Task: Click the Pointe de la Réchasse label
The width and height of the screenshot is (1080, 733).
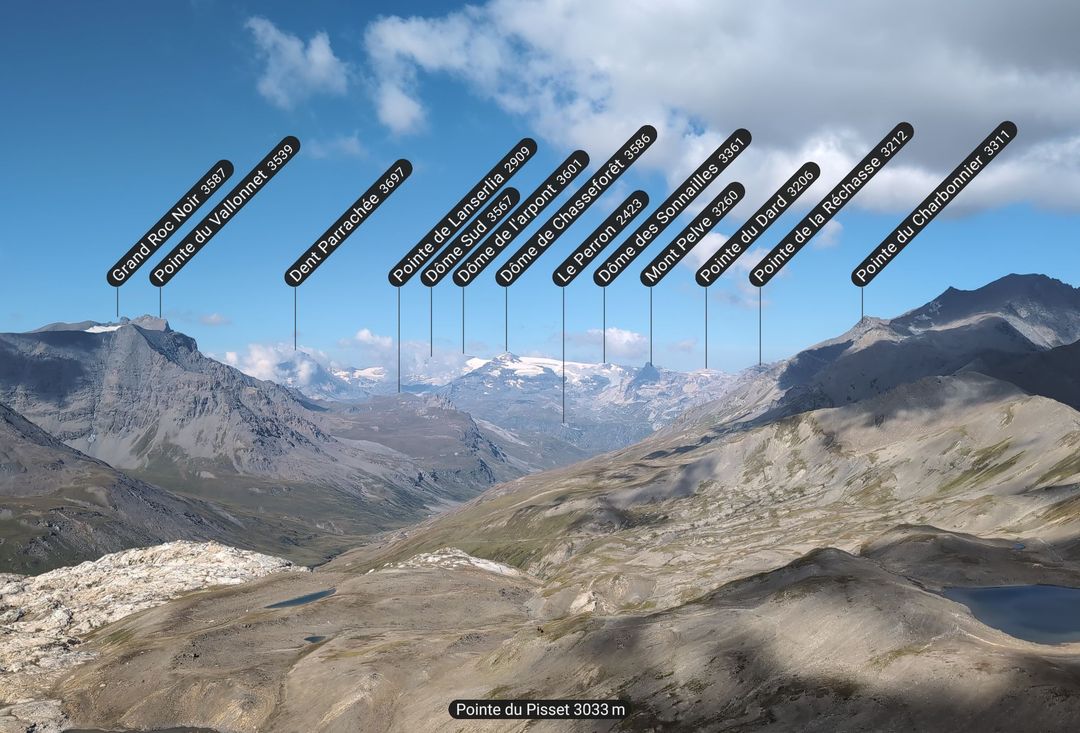Action: [x=831, y=204]
